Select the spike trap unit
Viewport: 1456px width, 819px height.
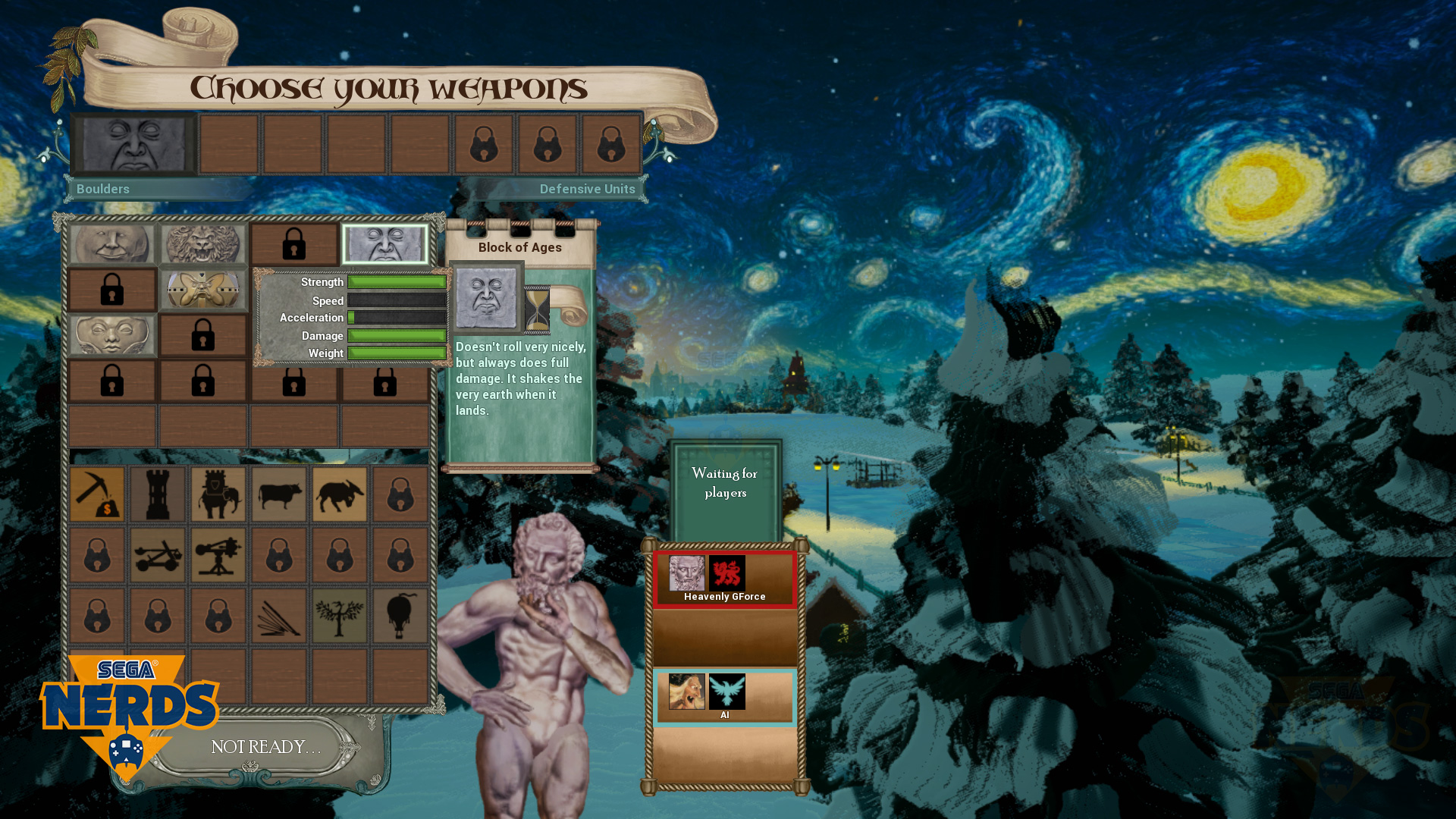coord(279,616)
